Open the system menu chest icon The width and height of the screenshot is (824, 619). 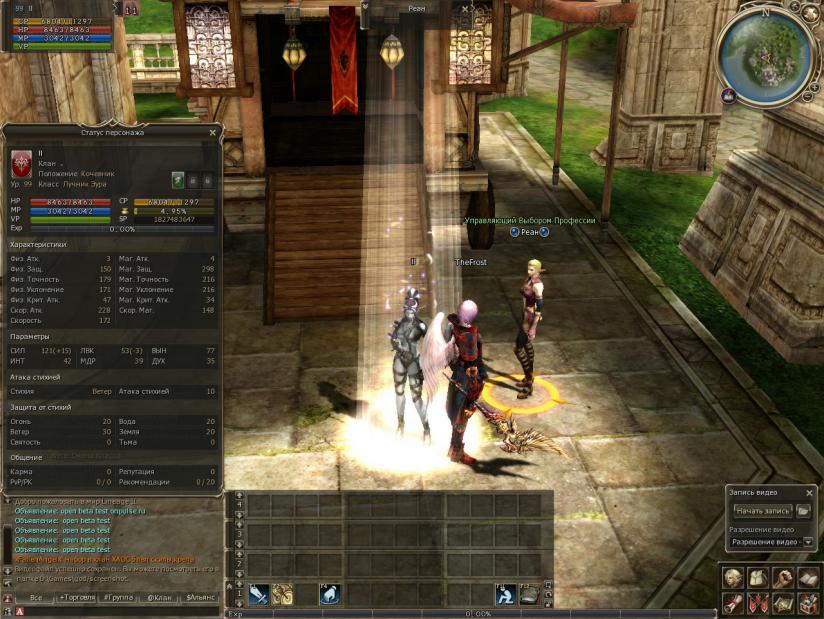pos(808,603)
